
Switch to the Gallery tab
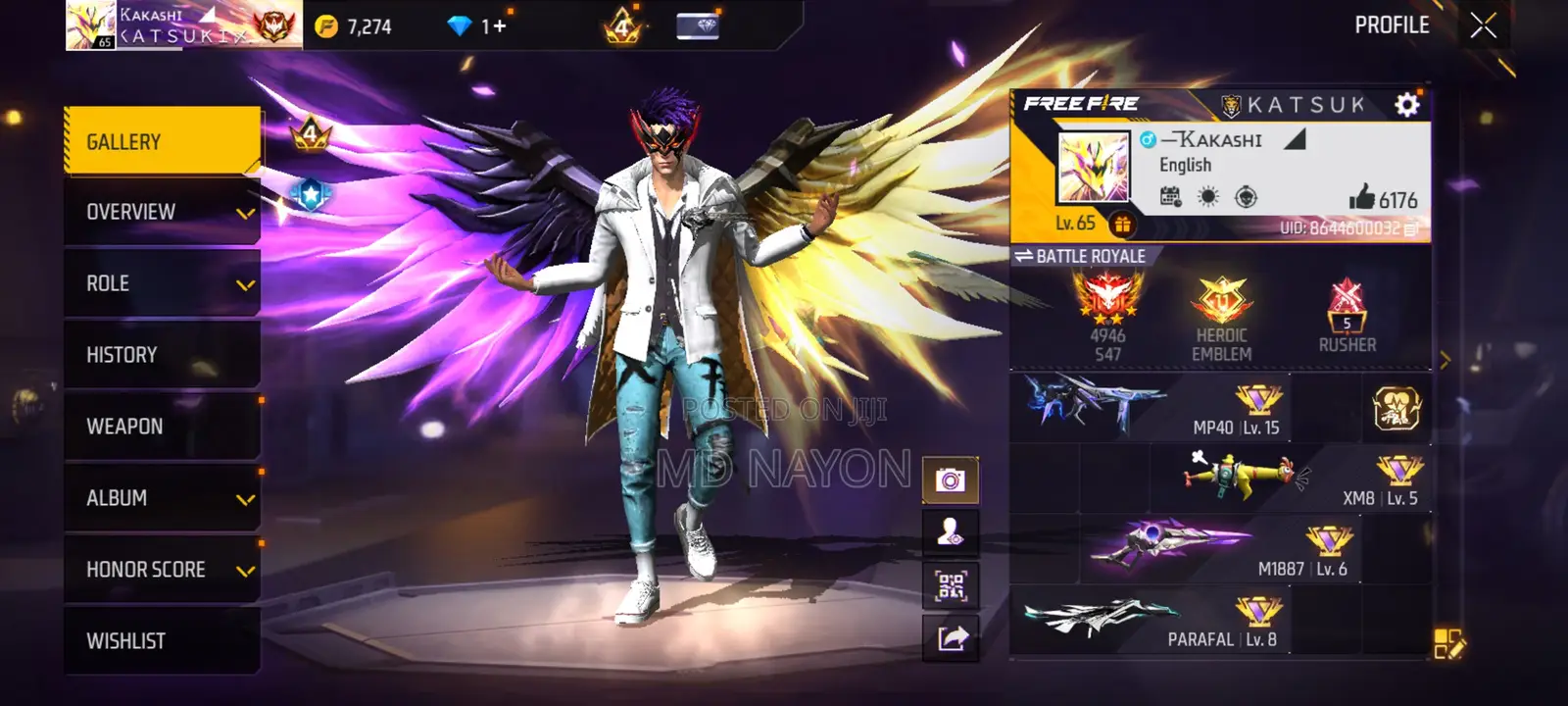[163, 140]
